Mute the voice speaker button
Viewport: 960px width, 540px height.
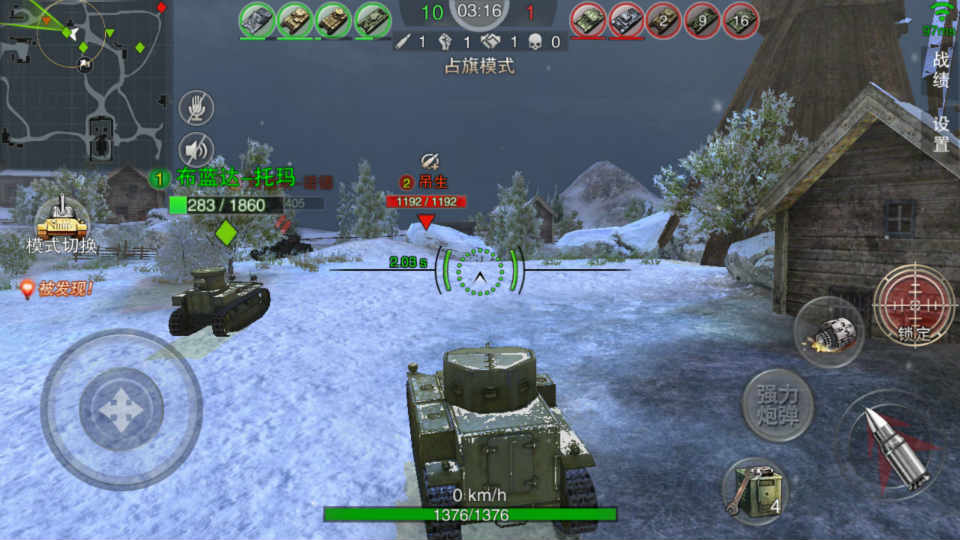pyautogui.click(x=196, y=150)
